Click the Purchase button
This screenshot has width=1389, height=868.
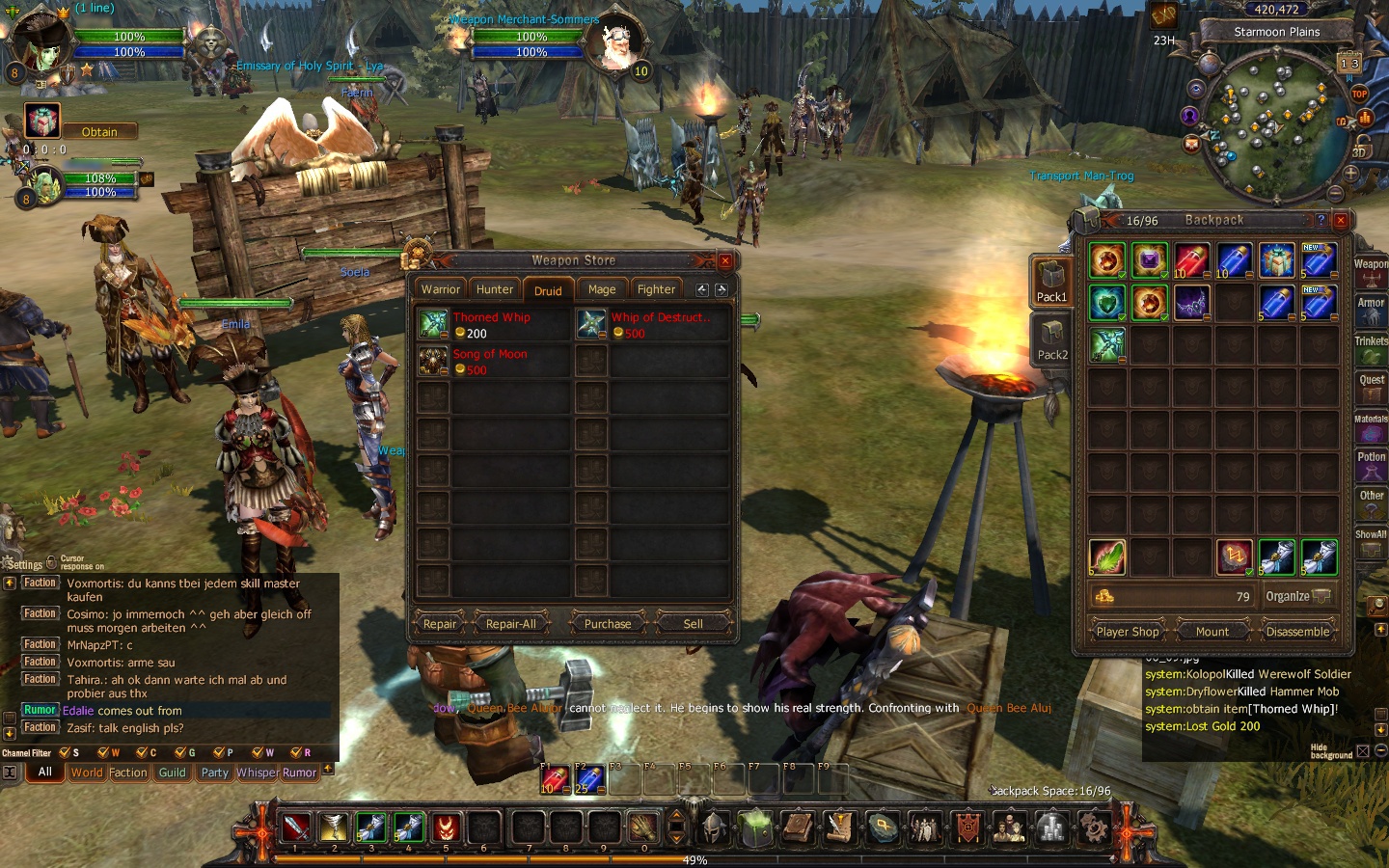coord(608,624)
